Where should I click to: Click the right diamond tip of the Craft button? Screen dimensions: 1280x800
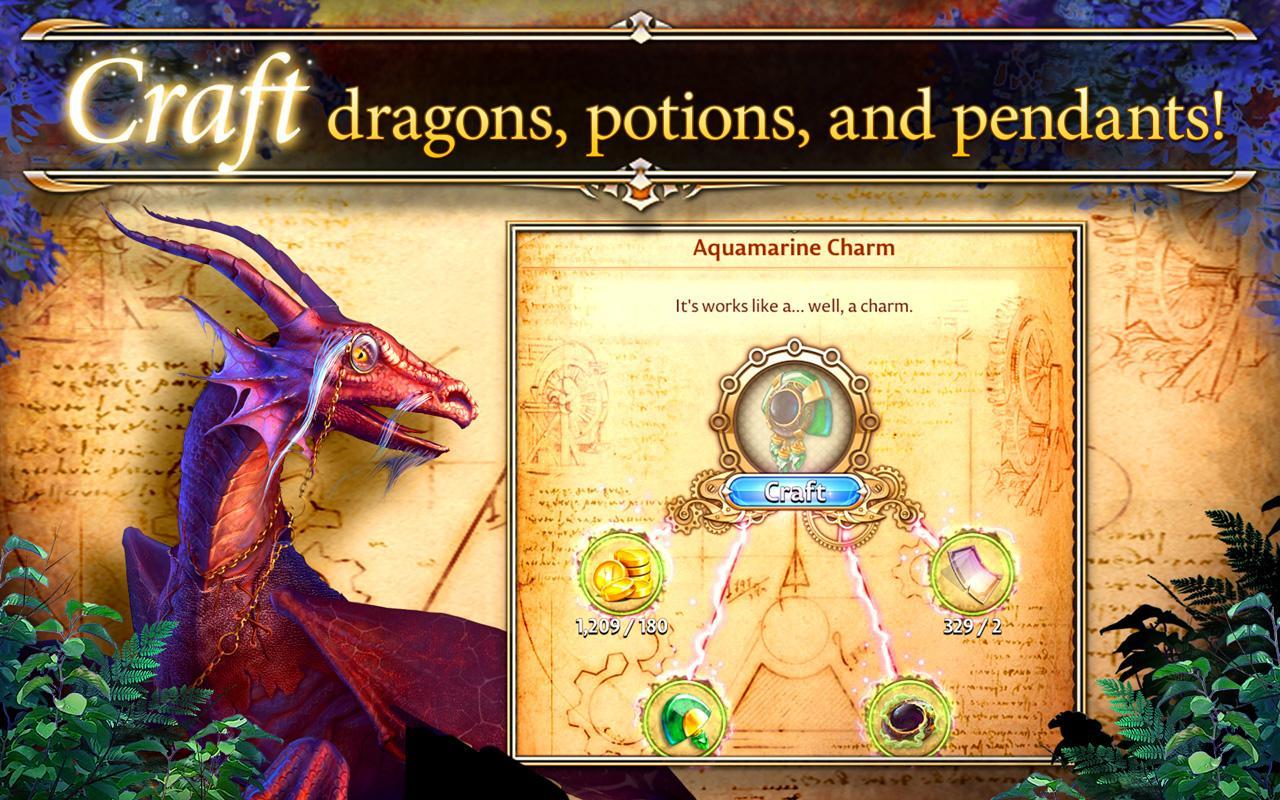point(860,490)
